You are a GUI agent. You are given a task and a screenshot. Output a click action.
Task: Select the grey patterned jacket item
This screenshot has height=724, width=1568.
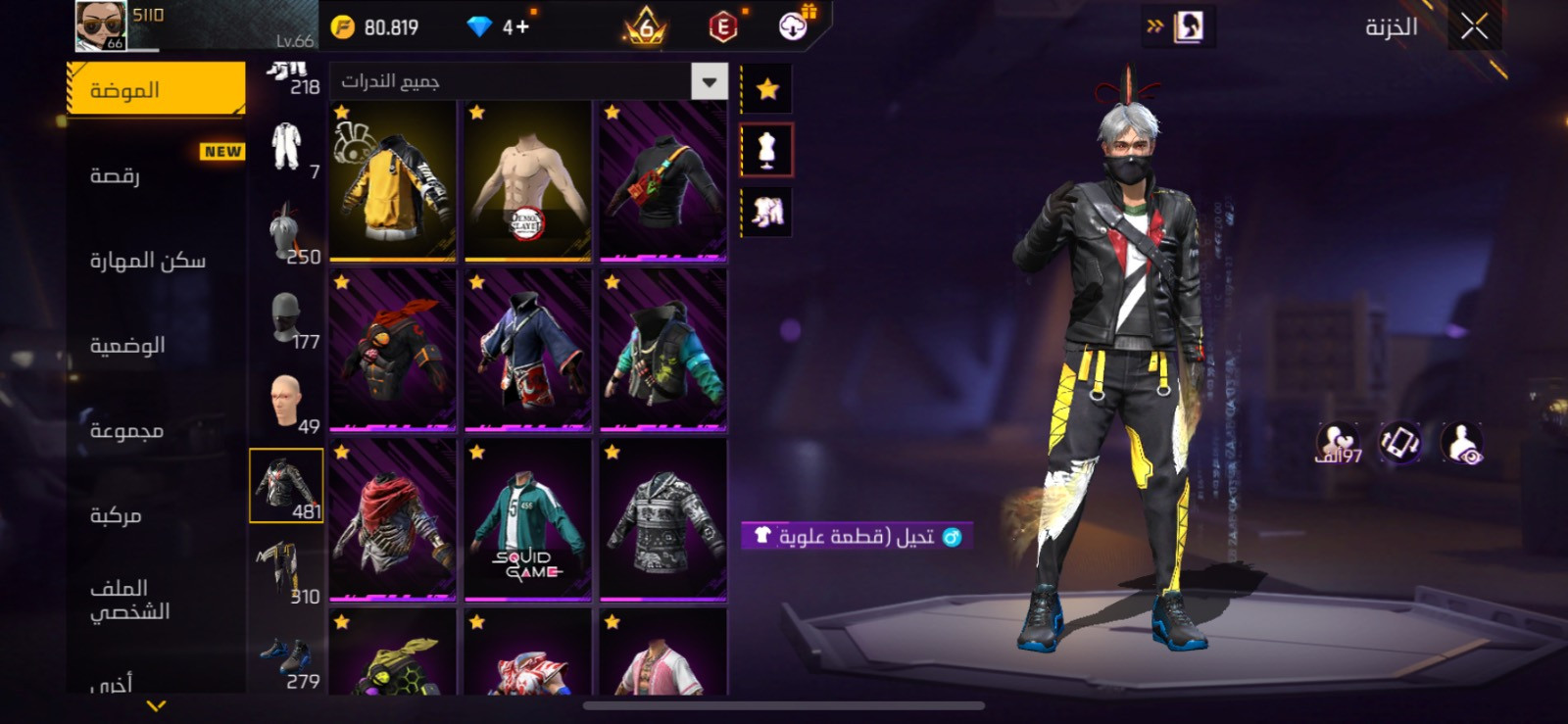click(x=662, y=520)
